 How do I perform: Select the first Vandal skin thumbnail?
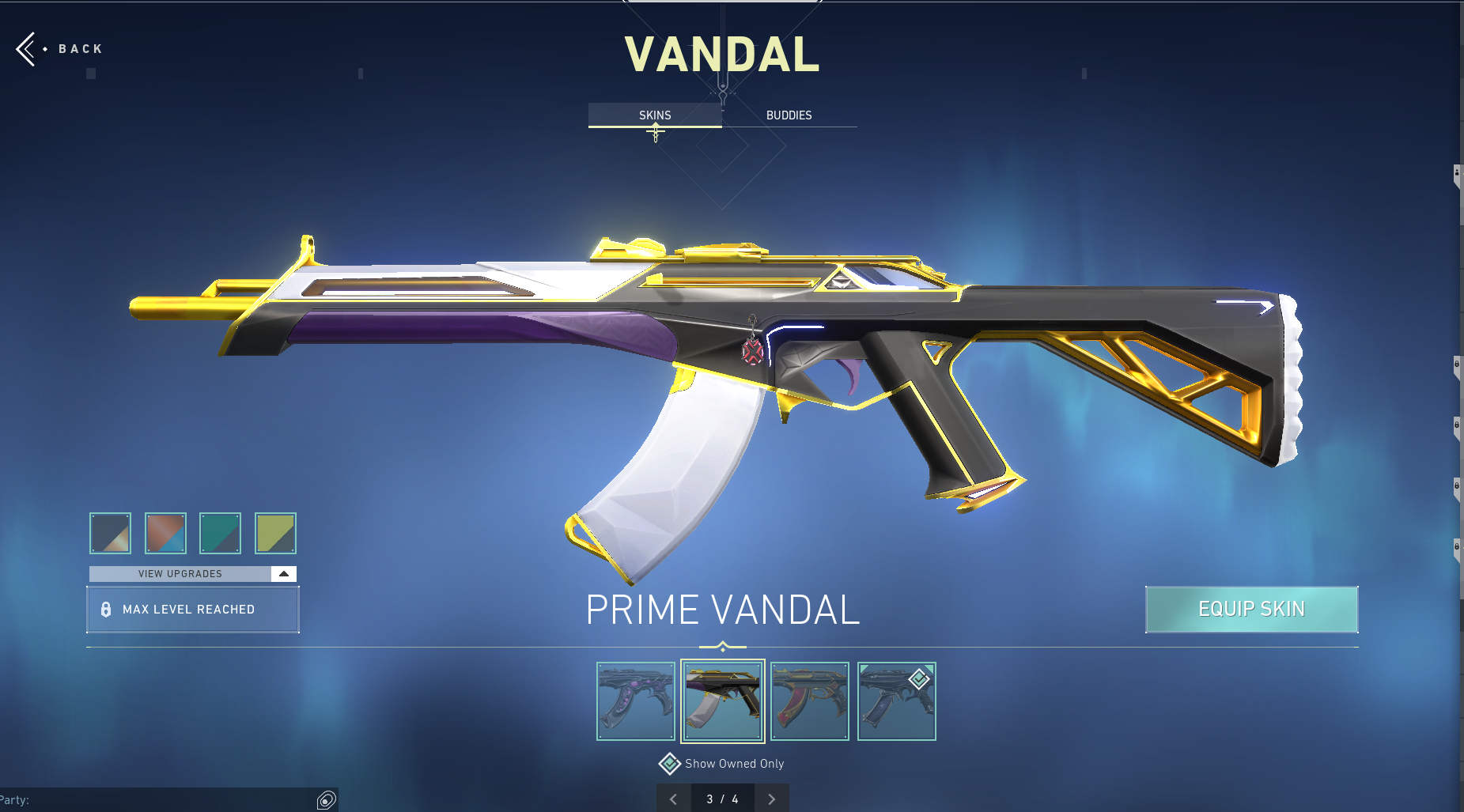pos(636,701)
